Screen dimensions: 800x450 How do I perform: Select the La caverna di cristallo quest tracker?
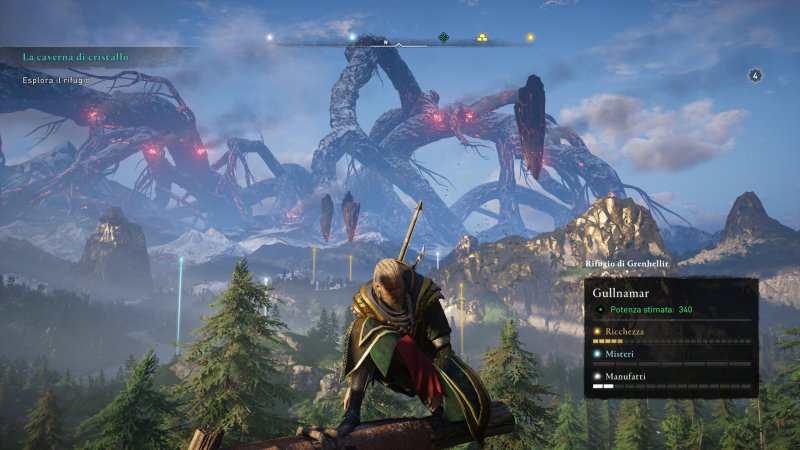[76, 57]
